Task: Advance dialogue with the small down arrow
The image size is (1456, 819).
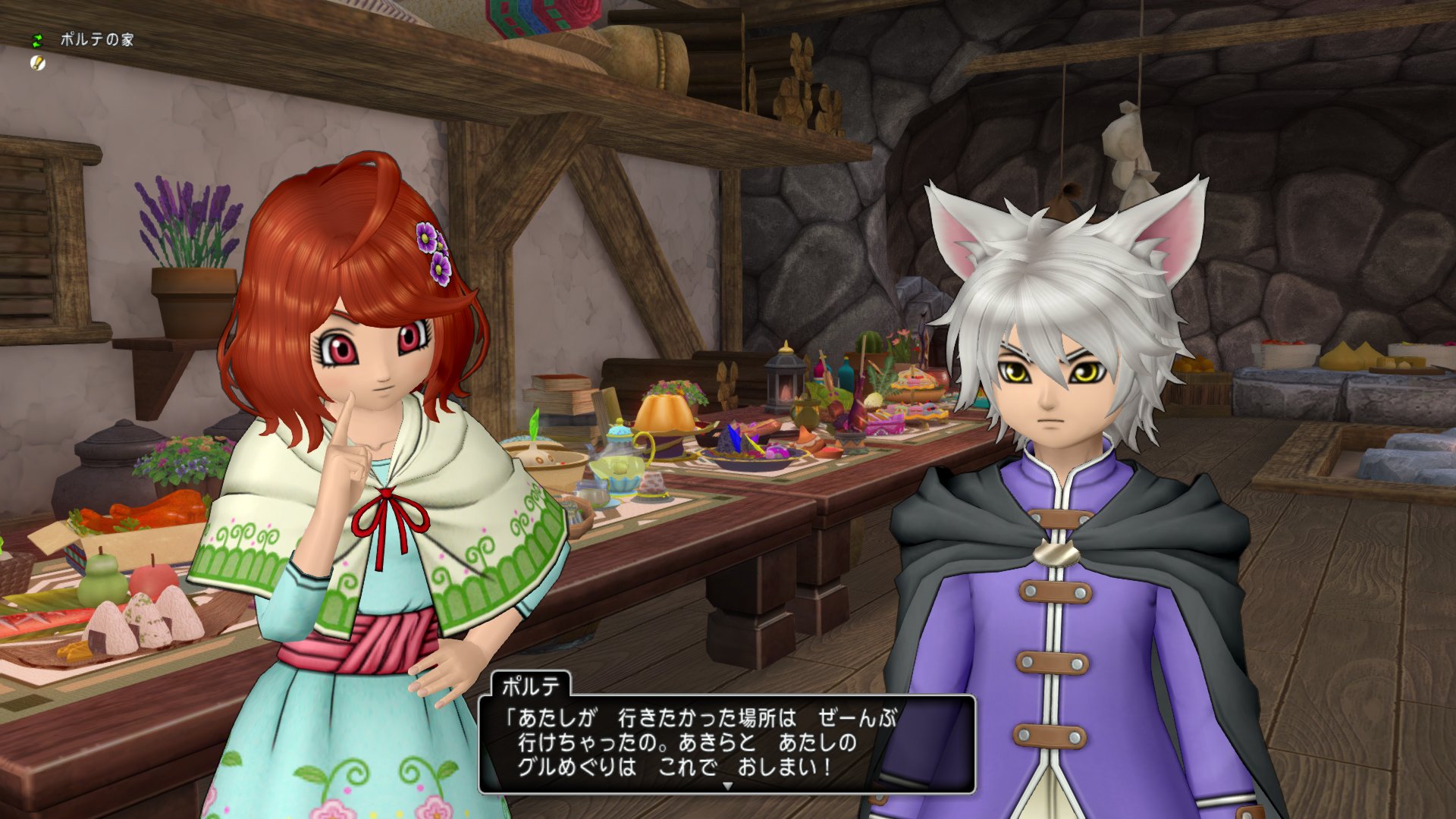Action: pos(727,786)
